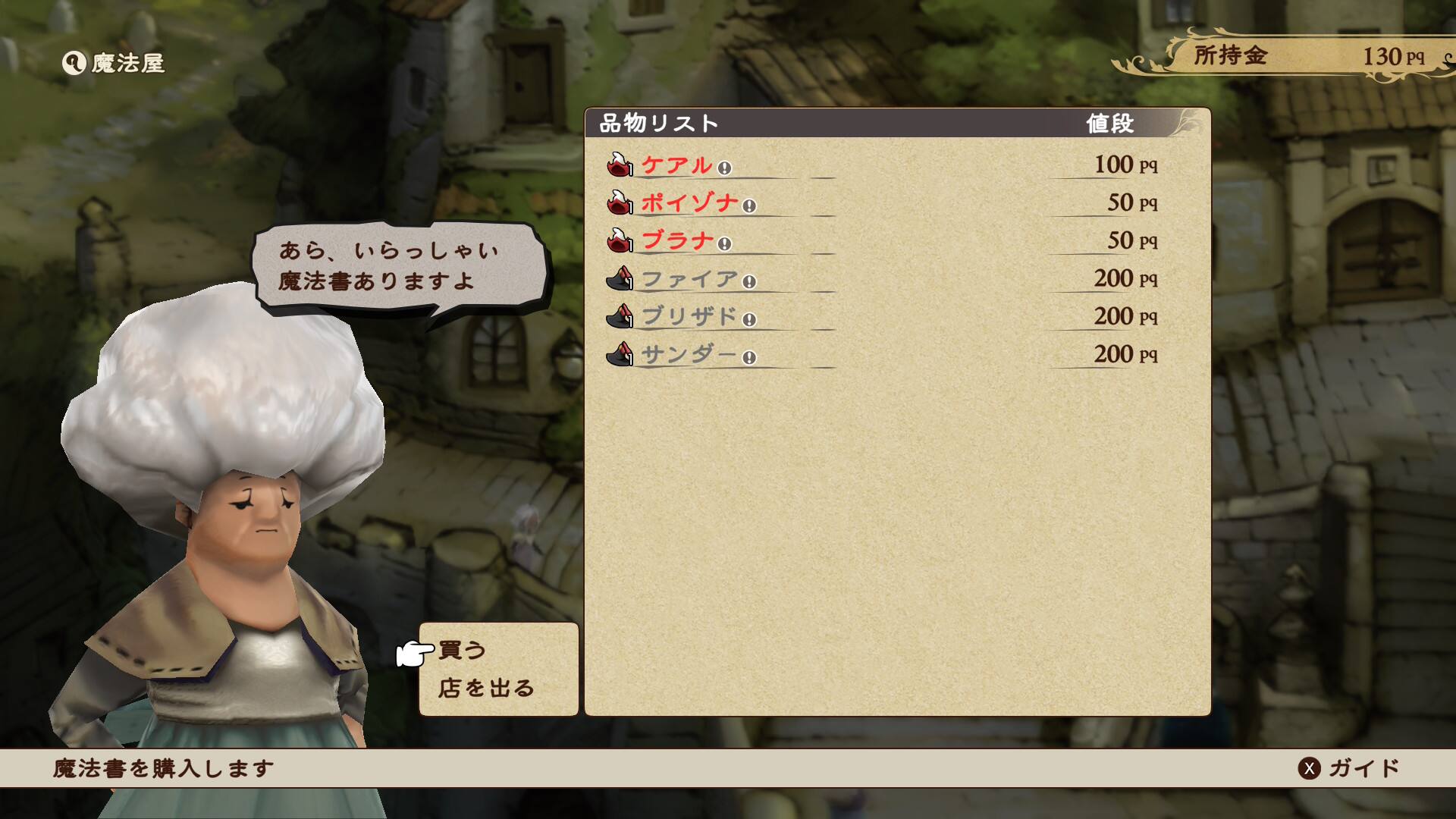This screenshot has width=1456, height=819.
Task: Select the ケアル spell in the list
Action: pyautogui.click(x=676, y=165)
